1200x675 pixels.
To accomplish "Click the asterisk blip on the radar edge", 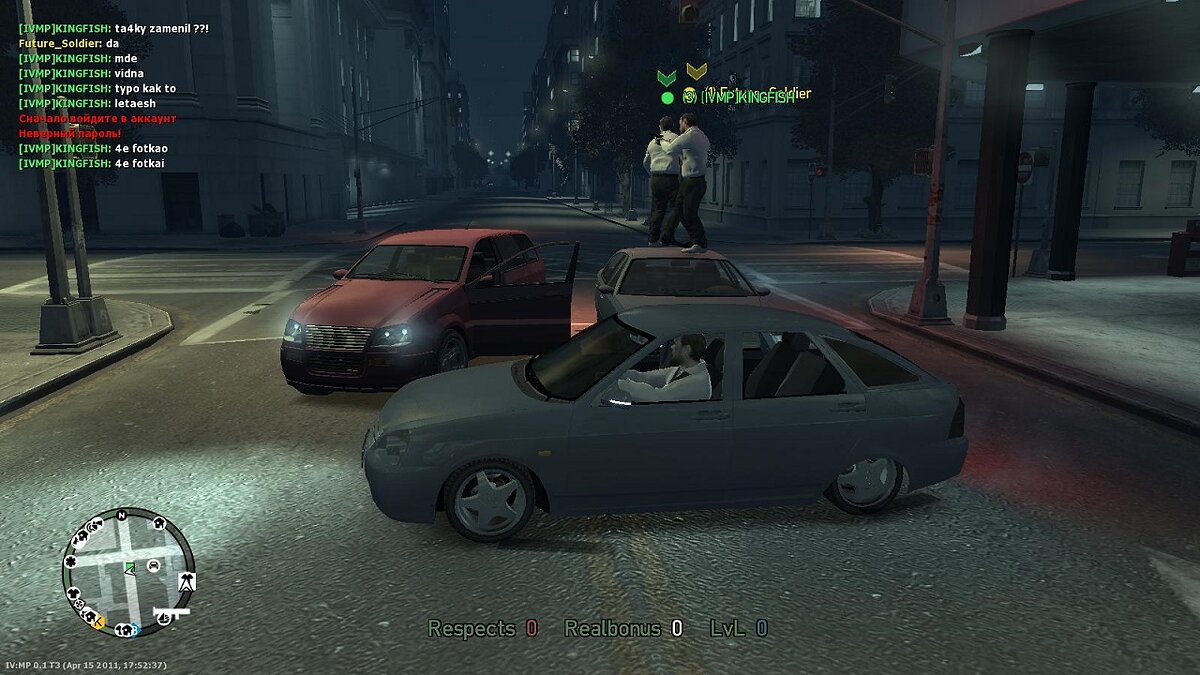I will coord(70,562).
